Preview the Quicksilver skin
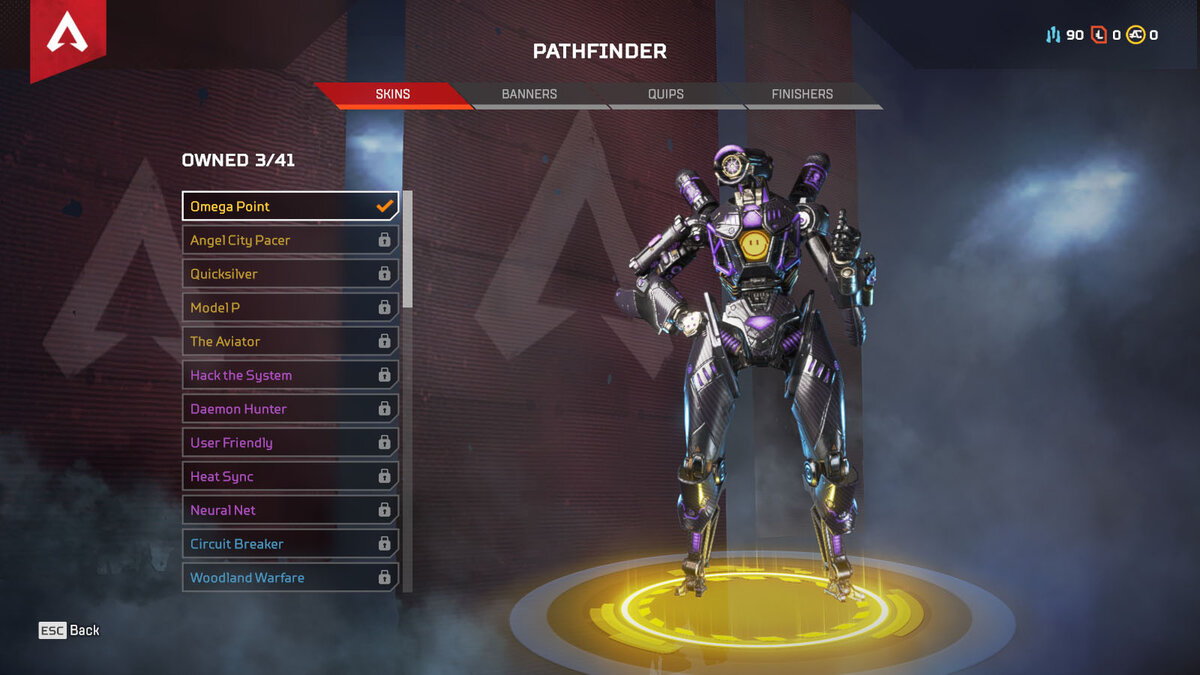This screenshot has height=675, width=1200. (290, 274)
